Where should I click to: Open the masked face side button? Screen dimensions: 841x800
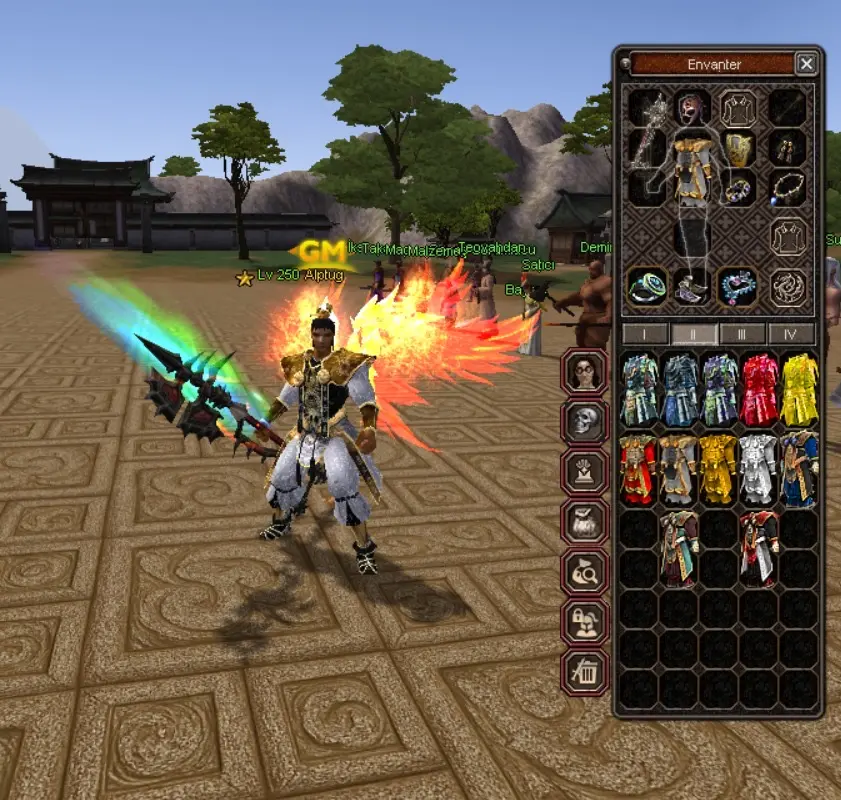585,371
